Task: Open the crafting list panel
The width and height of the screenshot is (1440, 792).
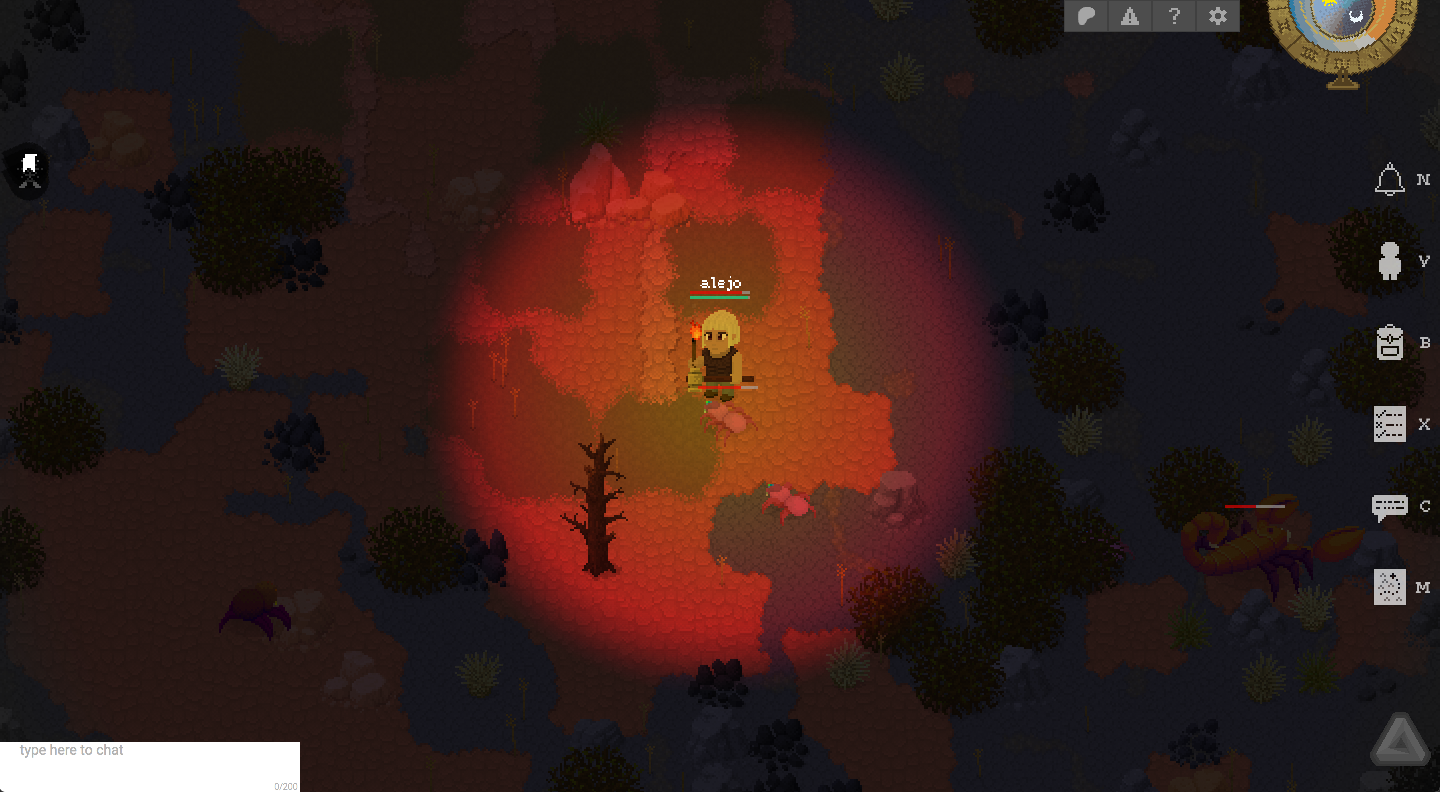Action: tap(1389, 424)
